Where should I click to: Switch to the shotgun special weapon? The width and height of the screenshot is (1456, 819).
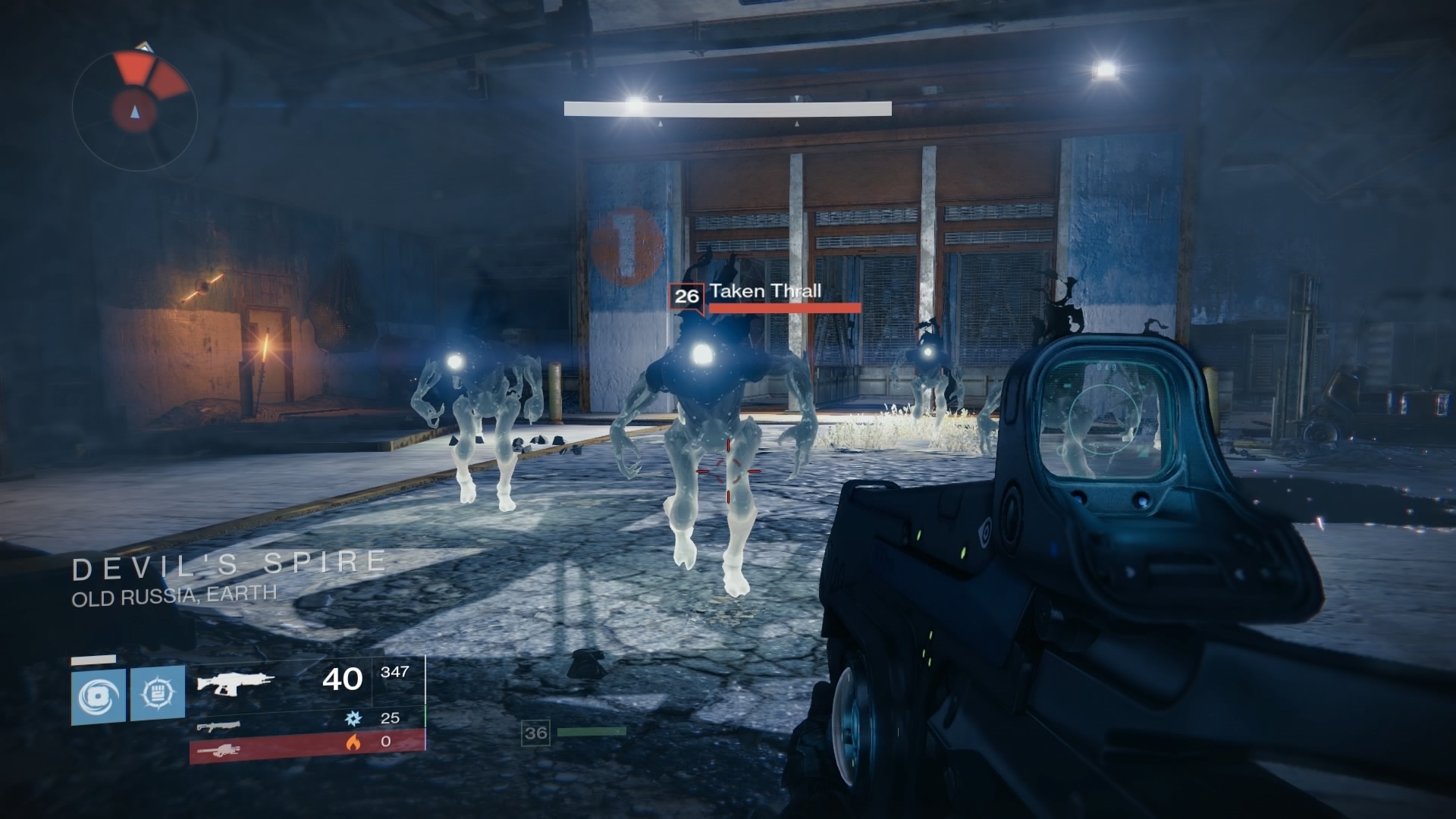pyautogui.click(x=218, y=726)
